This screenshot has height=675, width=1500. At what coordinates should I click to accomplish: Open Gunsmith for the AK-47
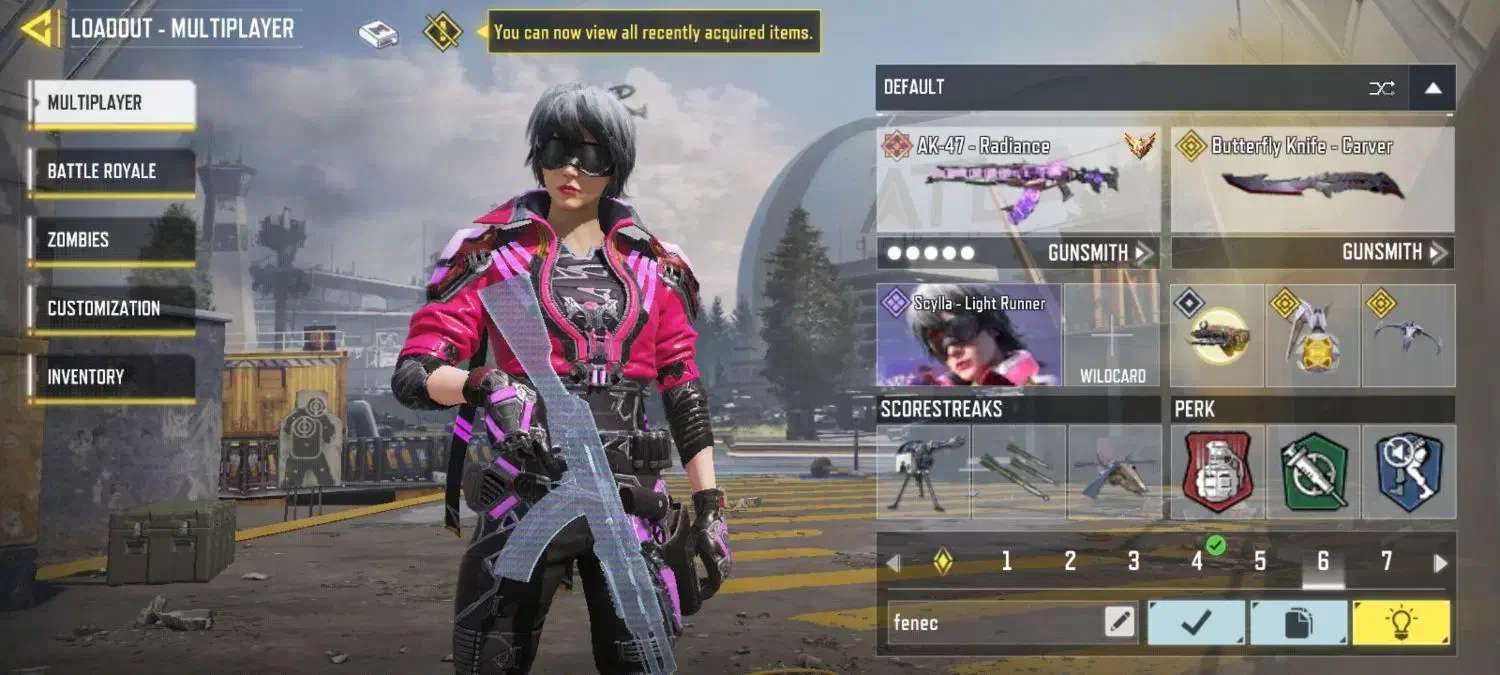tap(1100, 253)
